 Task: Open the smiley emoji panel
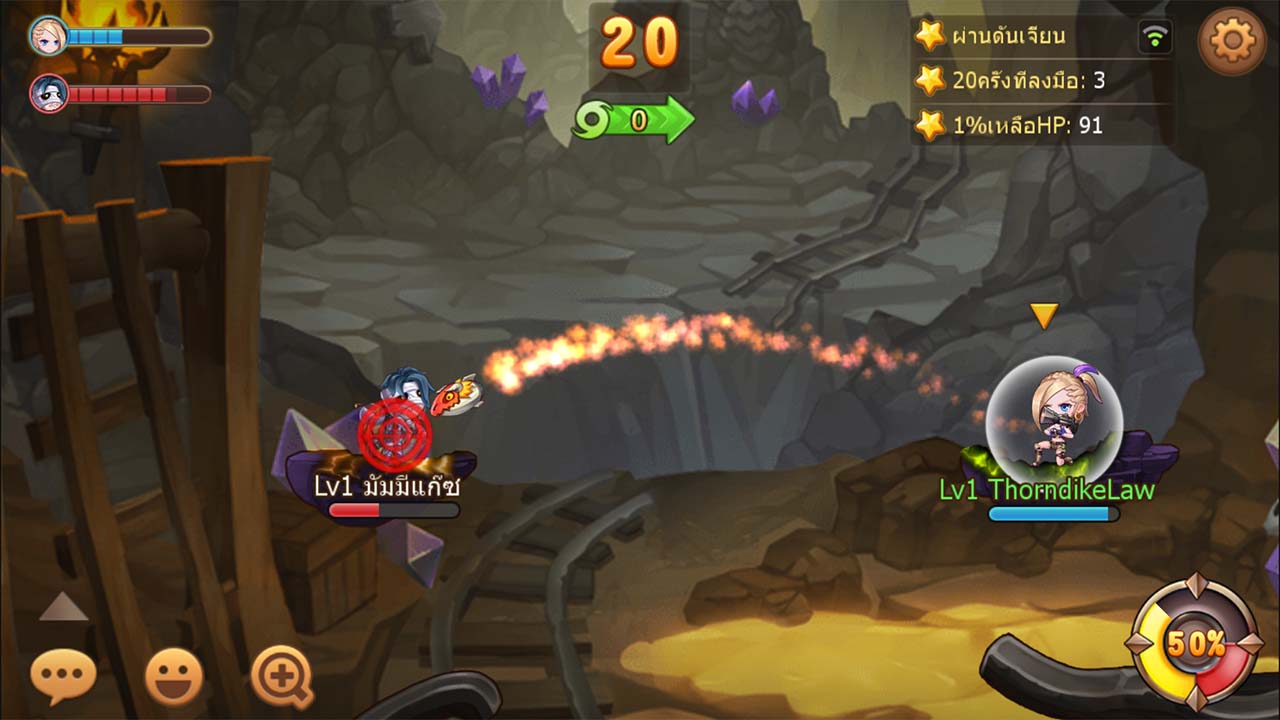[174, 677]
